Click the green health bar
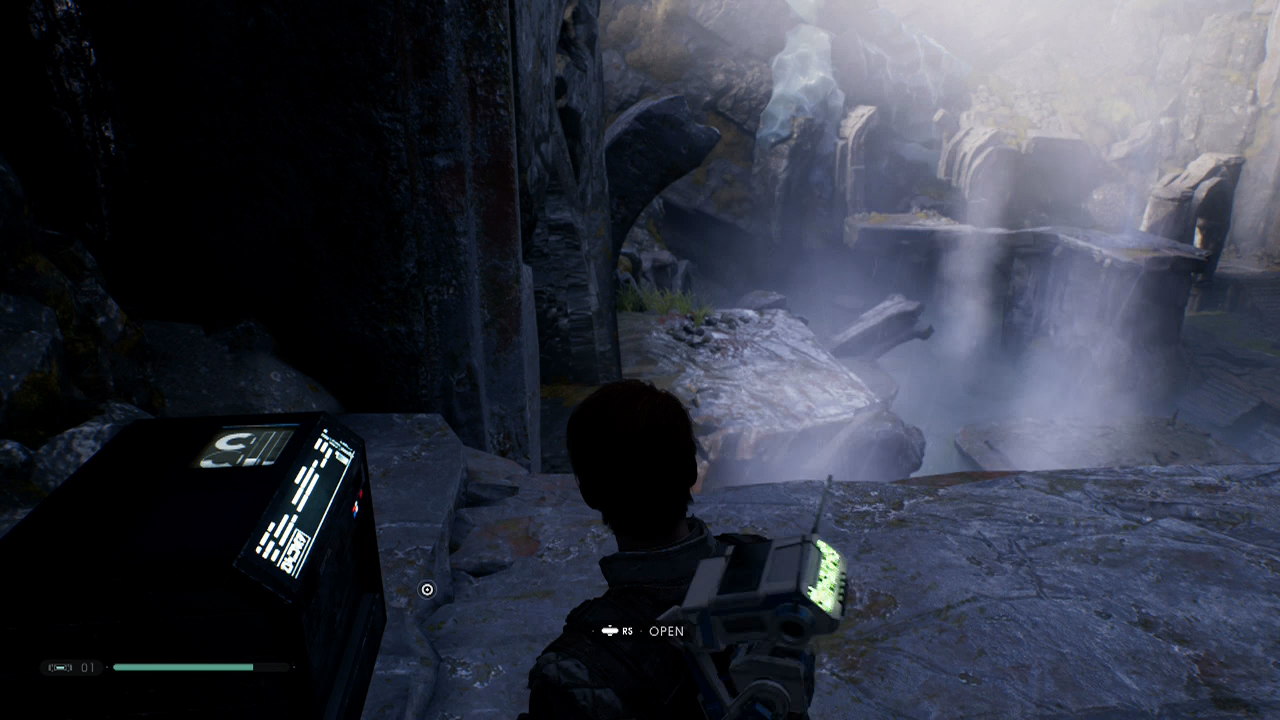The width and height of the screenshot is (1280, 720). (185, 665)
